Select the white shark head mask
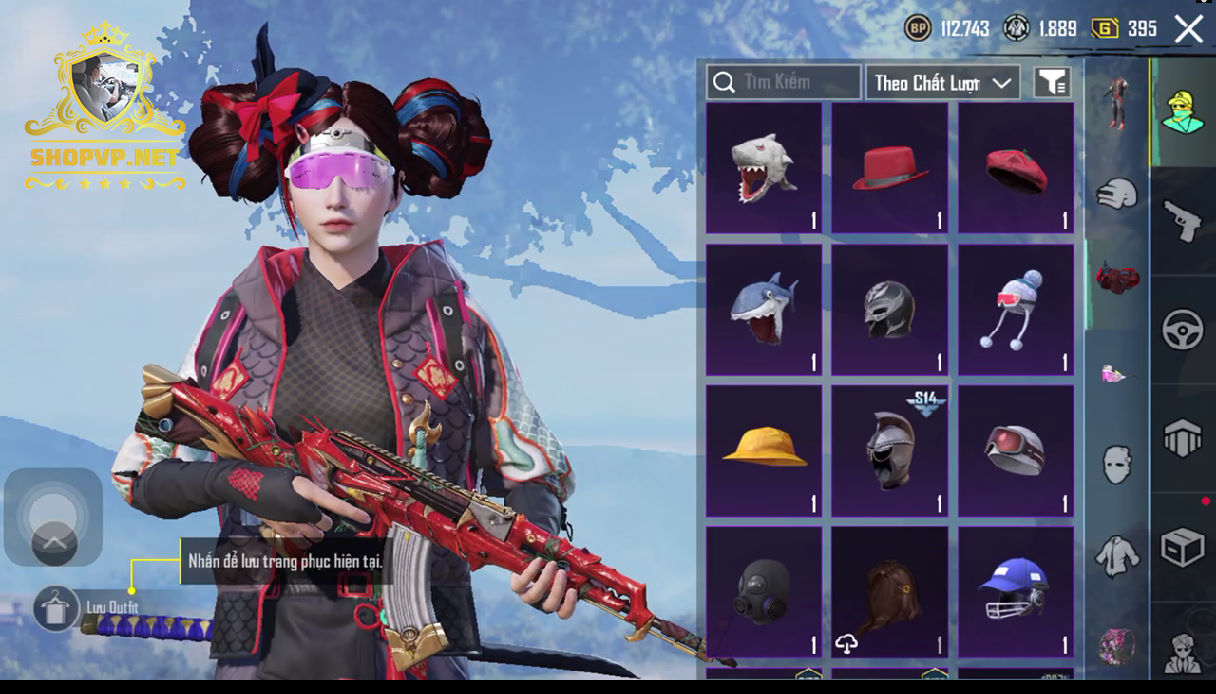Image resolution: width=1216 pixels, height=694 pixels. [764, 168]
